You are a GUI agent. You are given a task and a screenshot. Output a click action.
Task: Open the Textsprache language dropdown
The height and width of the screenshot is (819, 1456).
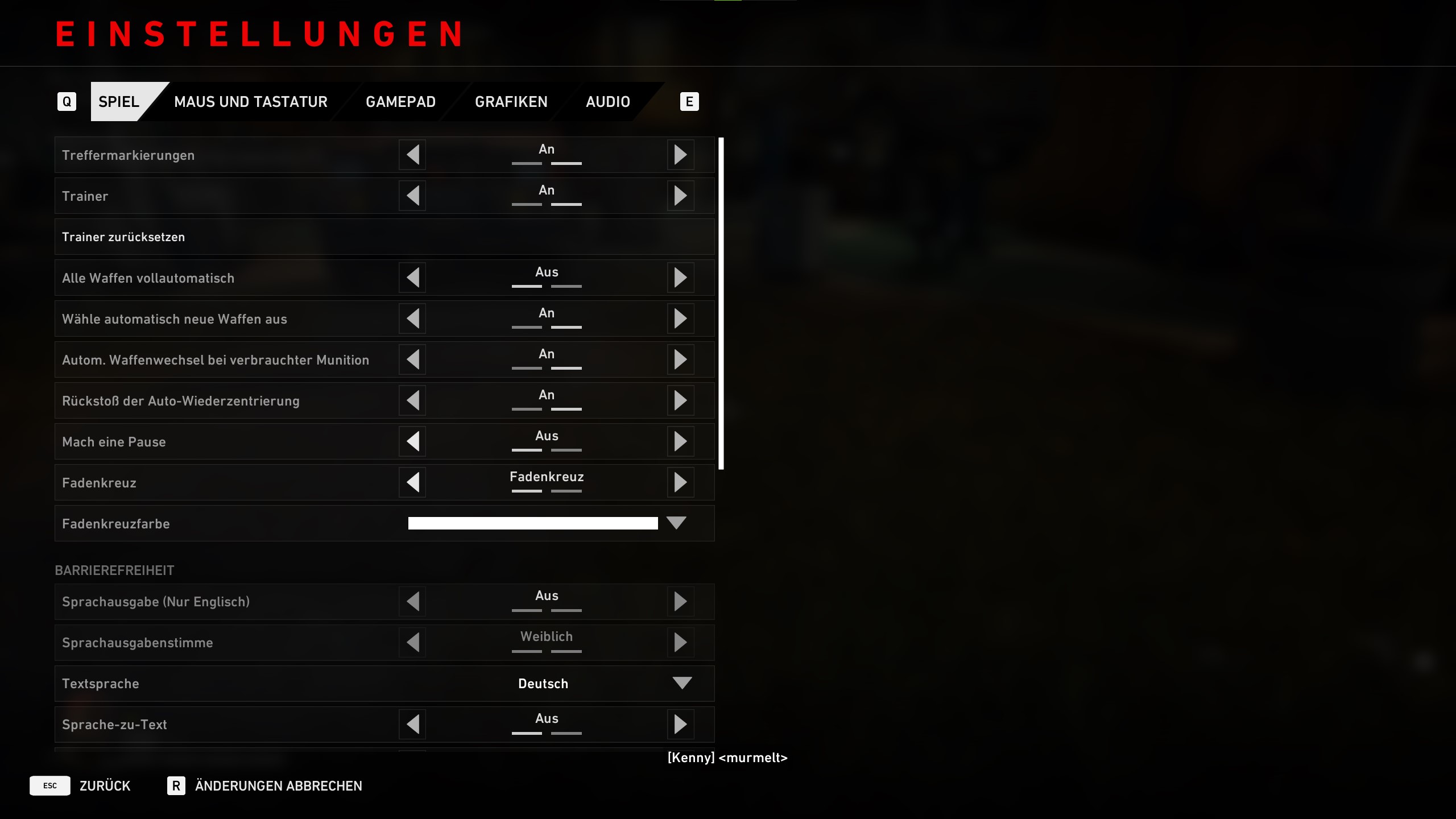[682, 683]
